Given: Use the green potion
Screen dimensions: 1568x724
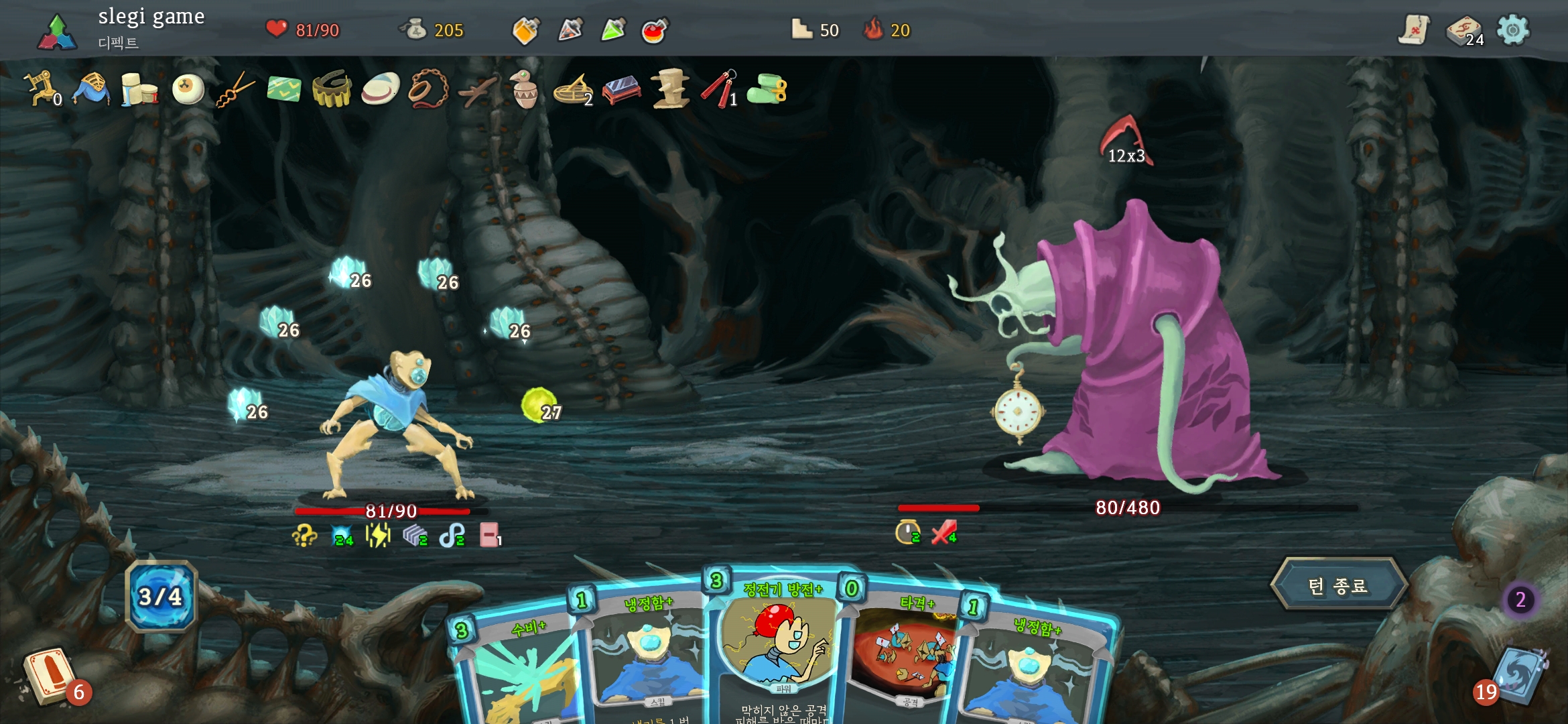Looking at the screenshot, I should (x=613, y=30).
